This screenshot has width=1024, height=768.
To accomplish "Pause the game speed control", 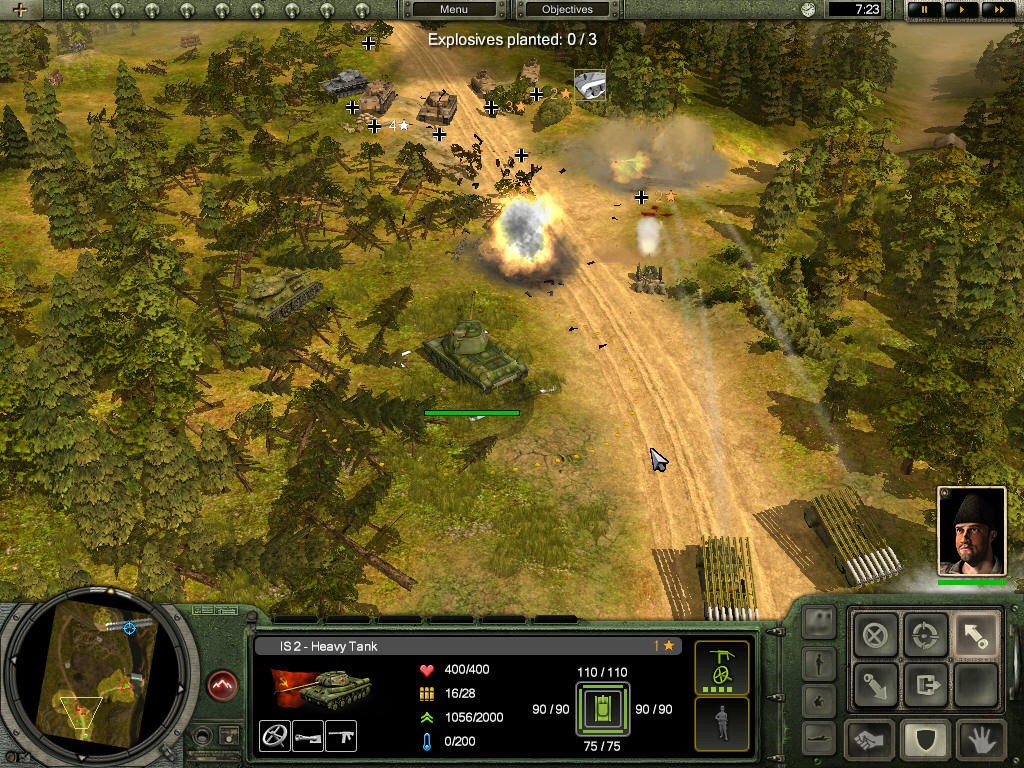I will (x=925, y=10).
